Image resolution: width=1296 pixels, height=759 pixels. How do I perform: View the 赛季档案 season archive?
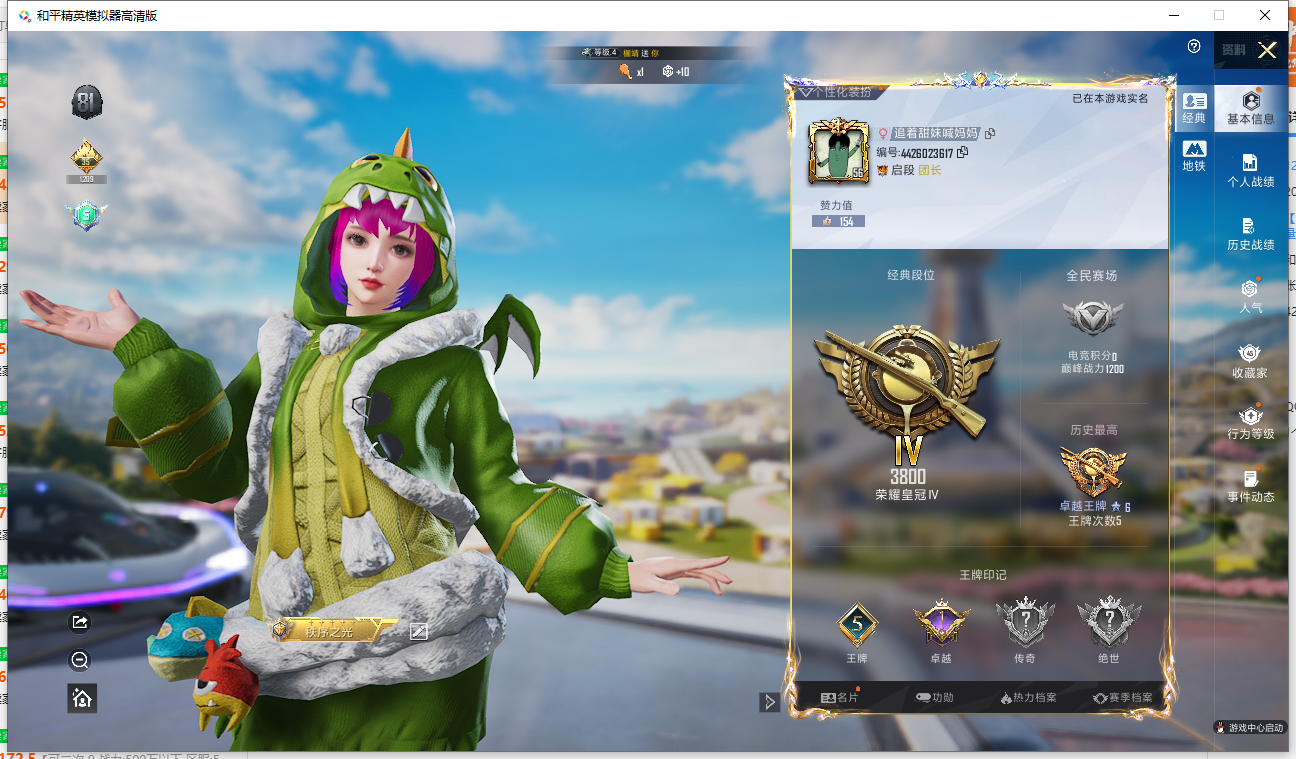tap(1123, 698)
